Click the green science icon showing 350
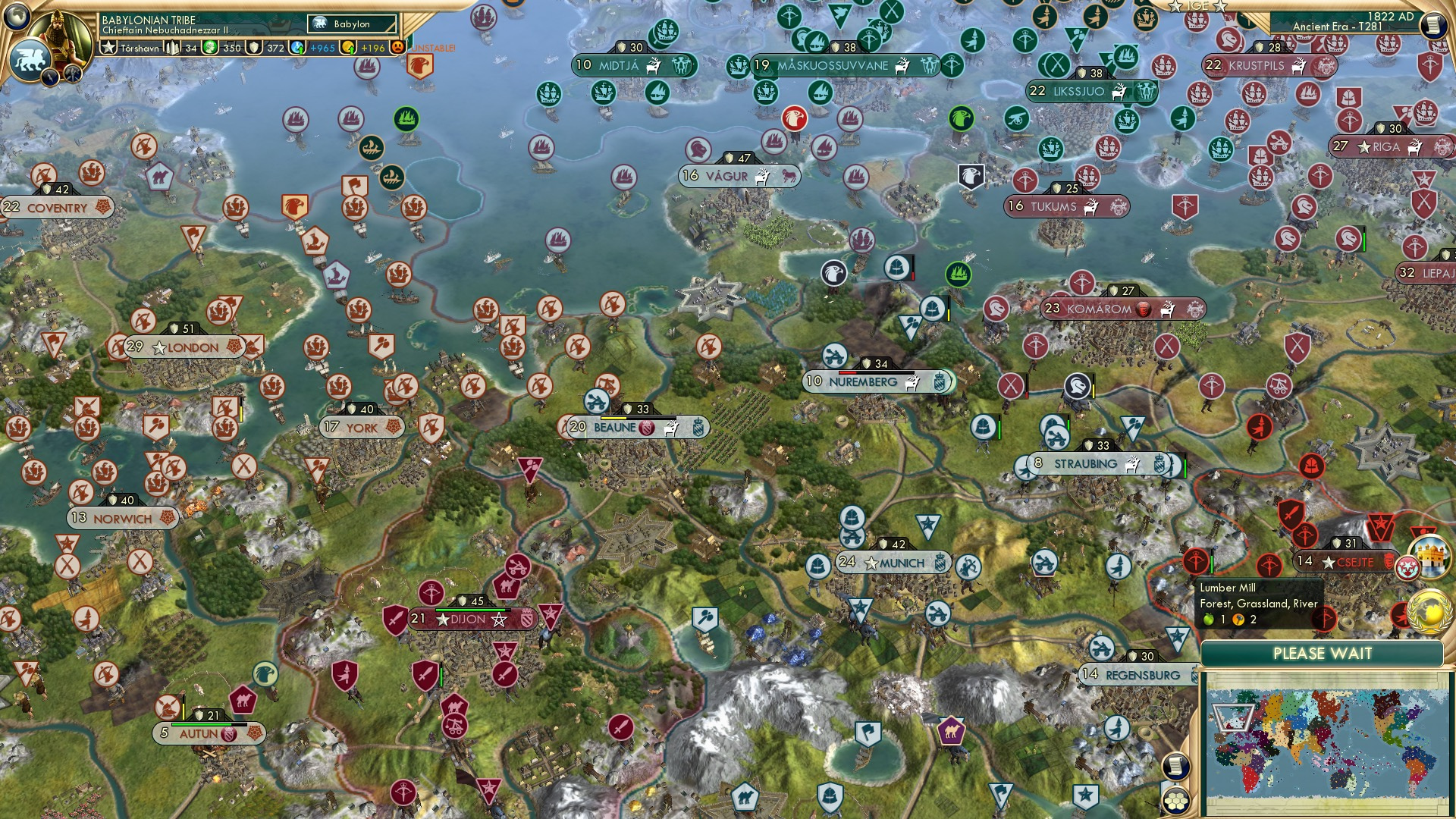The image size is (1456, 819). [209, 47]
